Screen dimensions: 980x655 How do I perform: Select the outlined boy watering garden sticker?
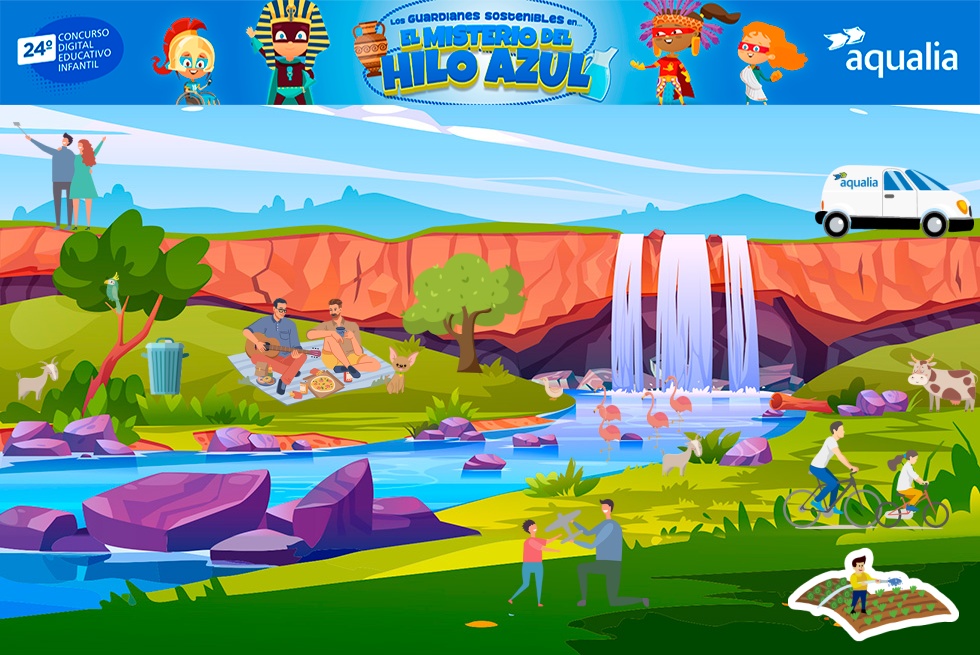866,596
